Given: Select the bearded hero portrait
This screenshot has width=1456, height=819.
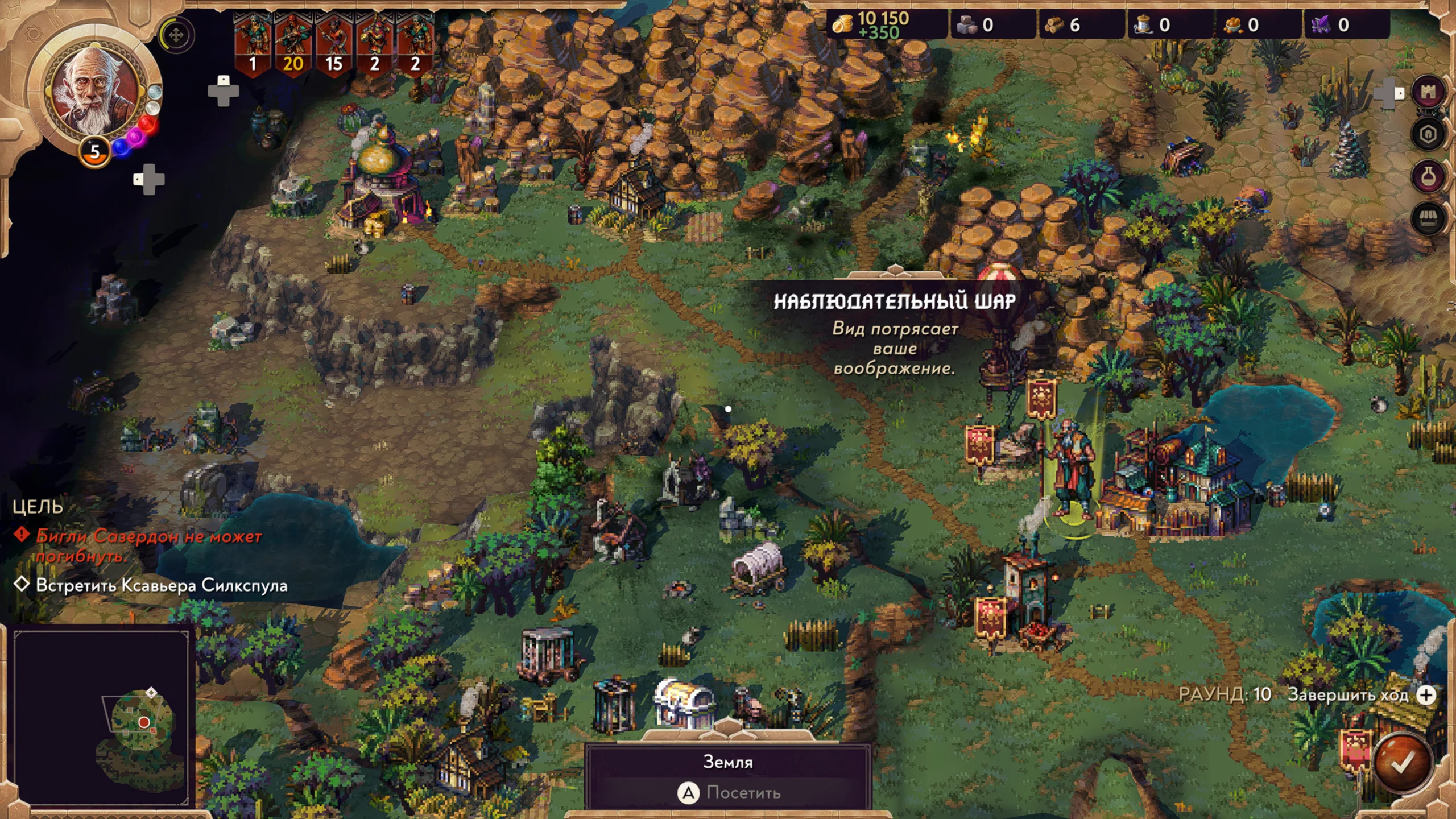Looking at the screenshot, I should 94,91.
